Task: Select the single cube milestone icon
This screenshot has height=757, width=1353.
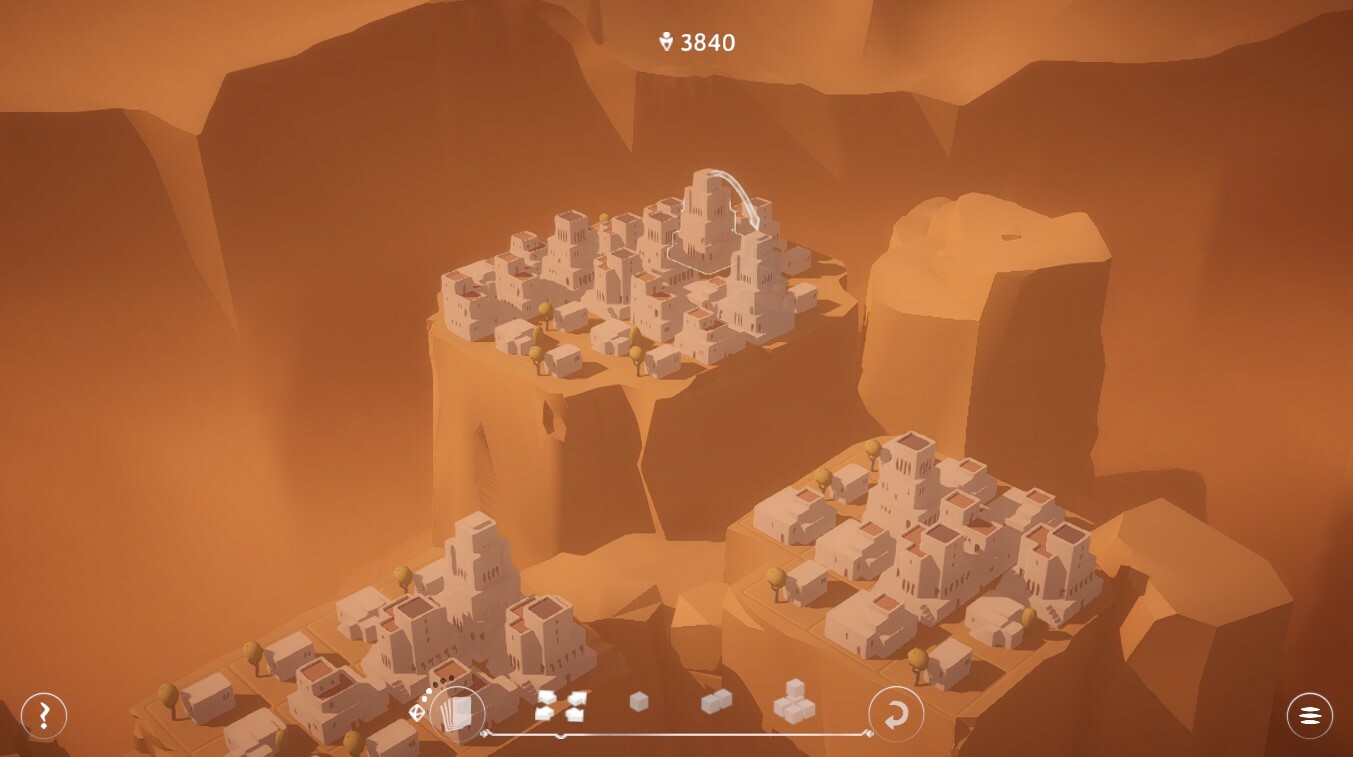Action: (638, 702)
